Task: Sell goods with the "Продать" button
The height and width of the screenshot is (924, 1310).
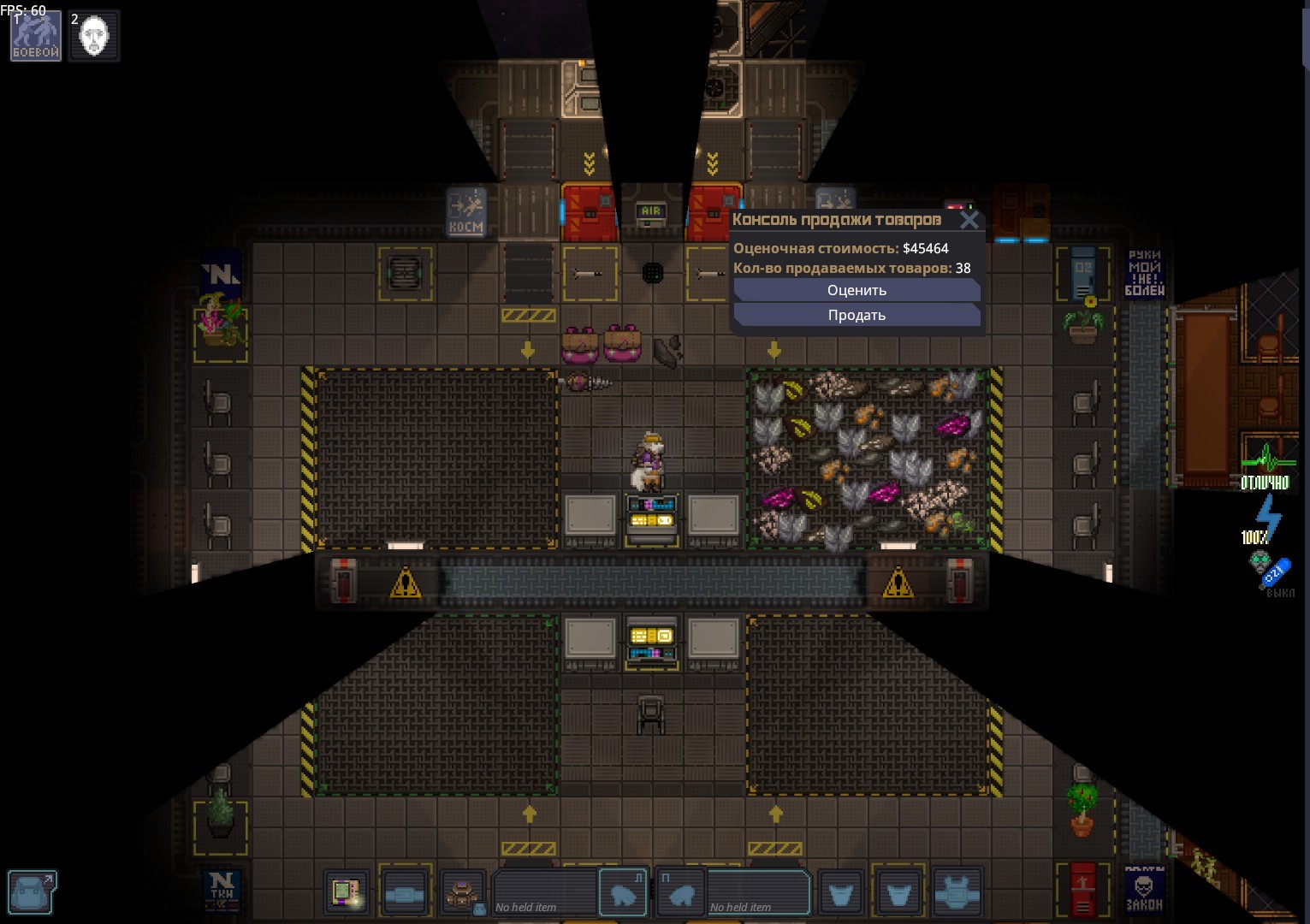Action: click(857, 316)
